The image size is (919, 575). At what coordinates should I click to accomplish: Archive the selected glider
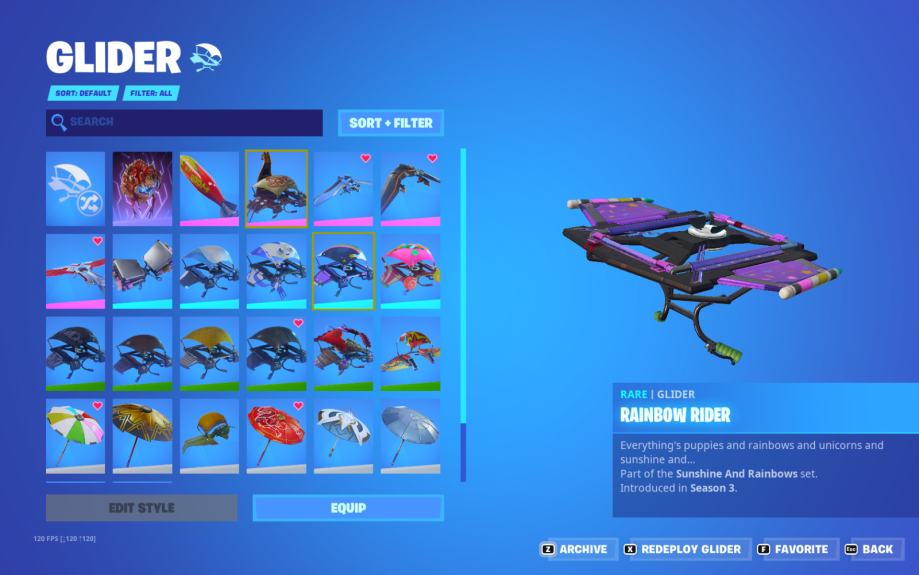(575, 549)
